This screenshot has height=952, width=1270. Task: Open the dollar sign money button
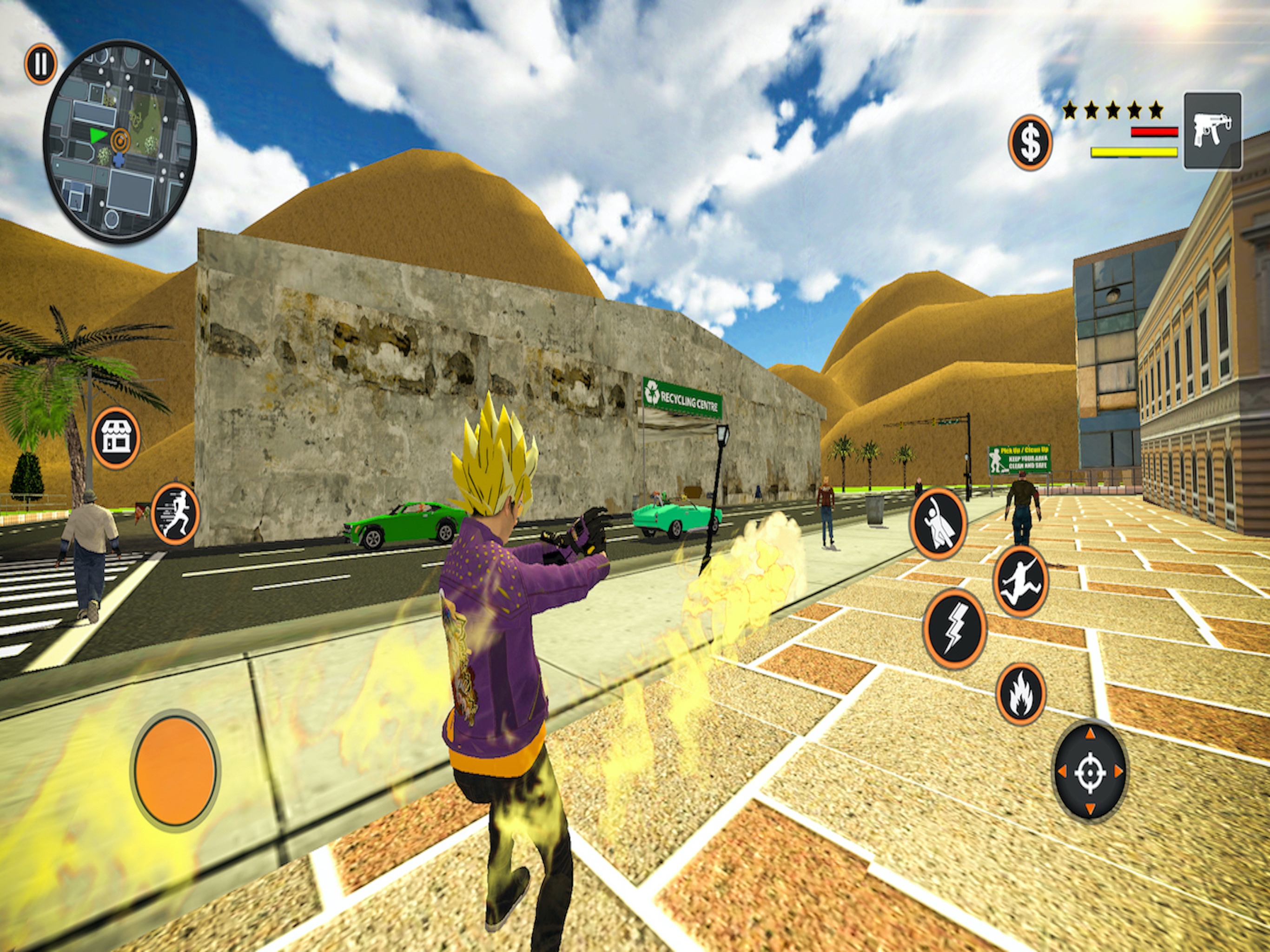(1030, 142)
